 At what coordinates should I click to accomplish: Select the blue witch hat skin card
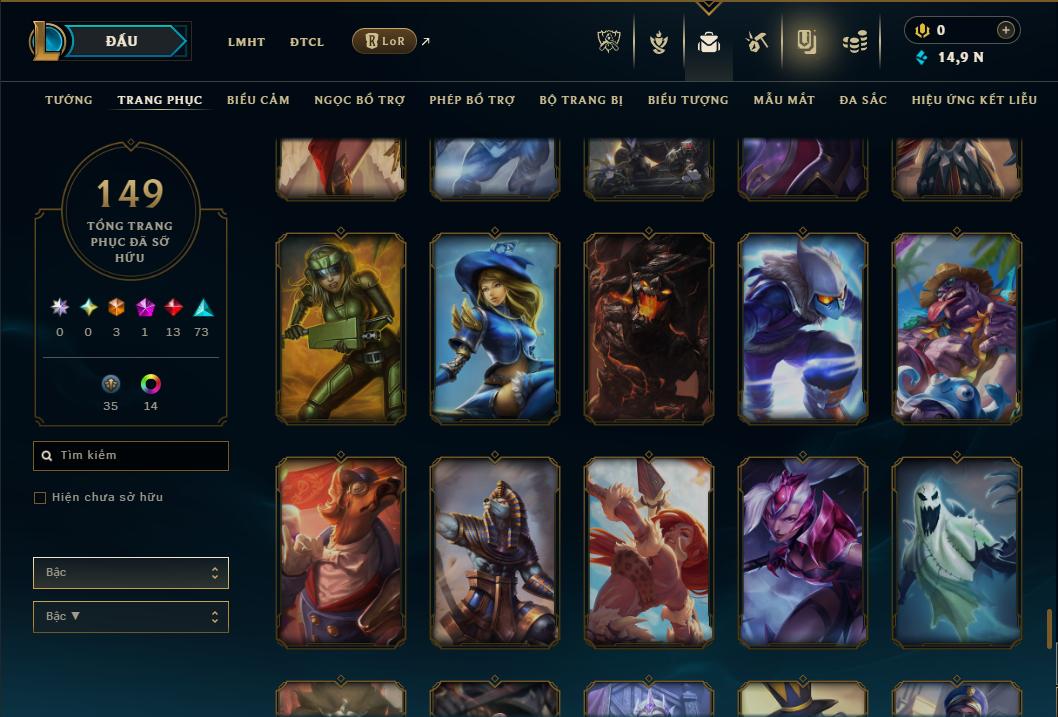point(495,327)
